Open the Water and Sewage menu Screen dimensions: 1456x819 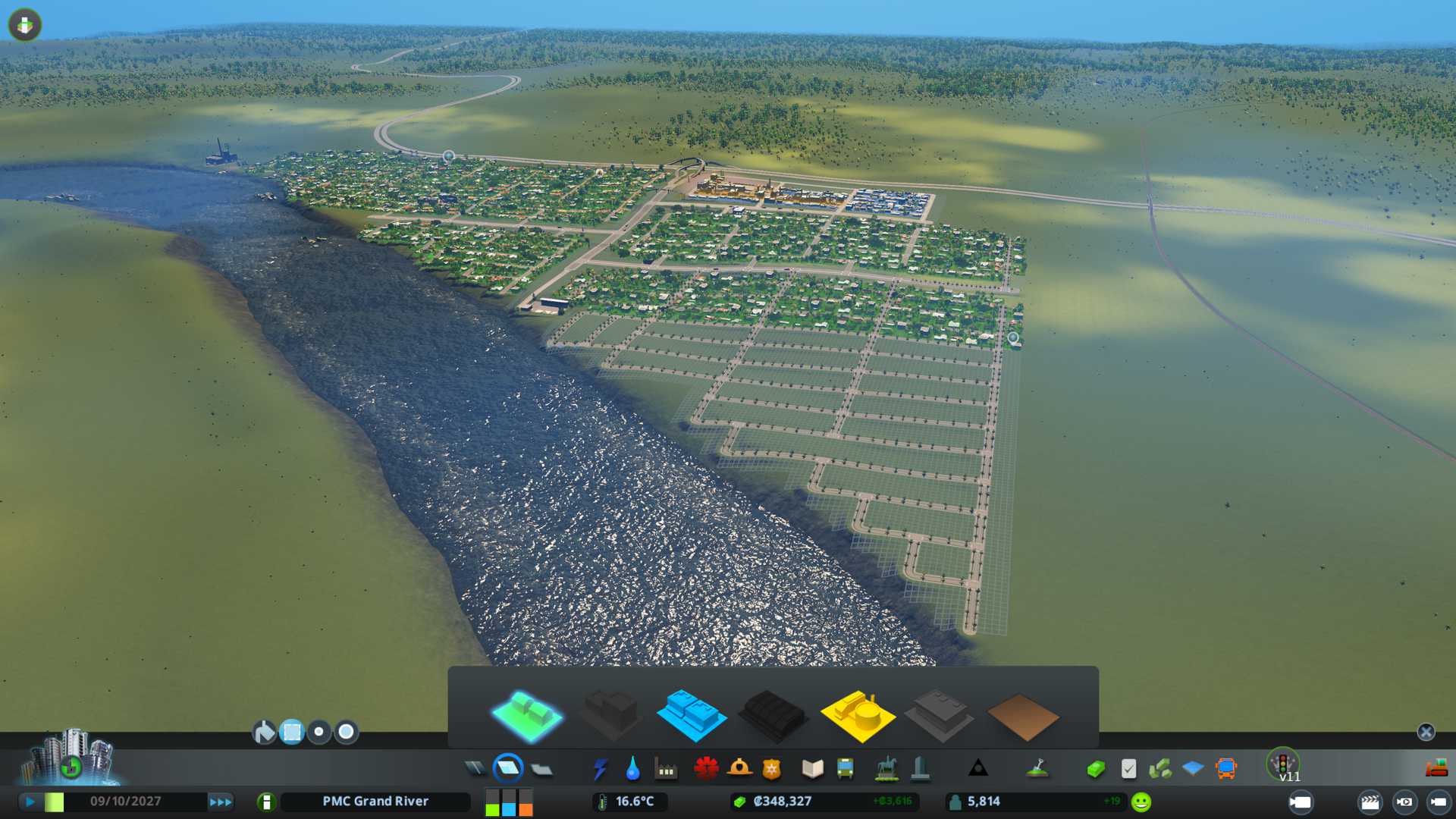point(632,769)
